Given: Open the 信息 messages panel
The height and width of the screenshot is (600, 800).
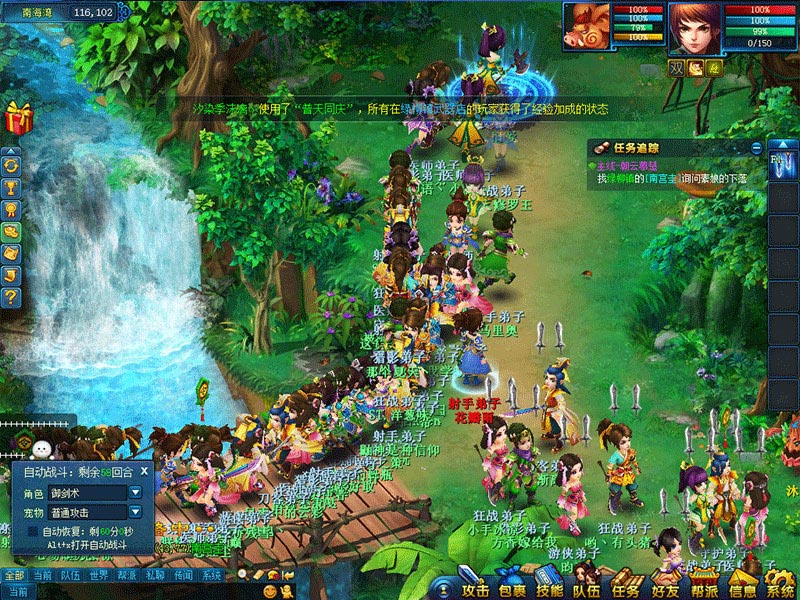Looking at the screenshot, I should [741, 586].
